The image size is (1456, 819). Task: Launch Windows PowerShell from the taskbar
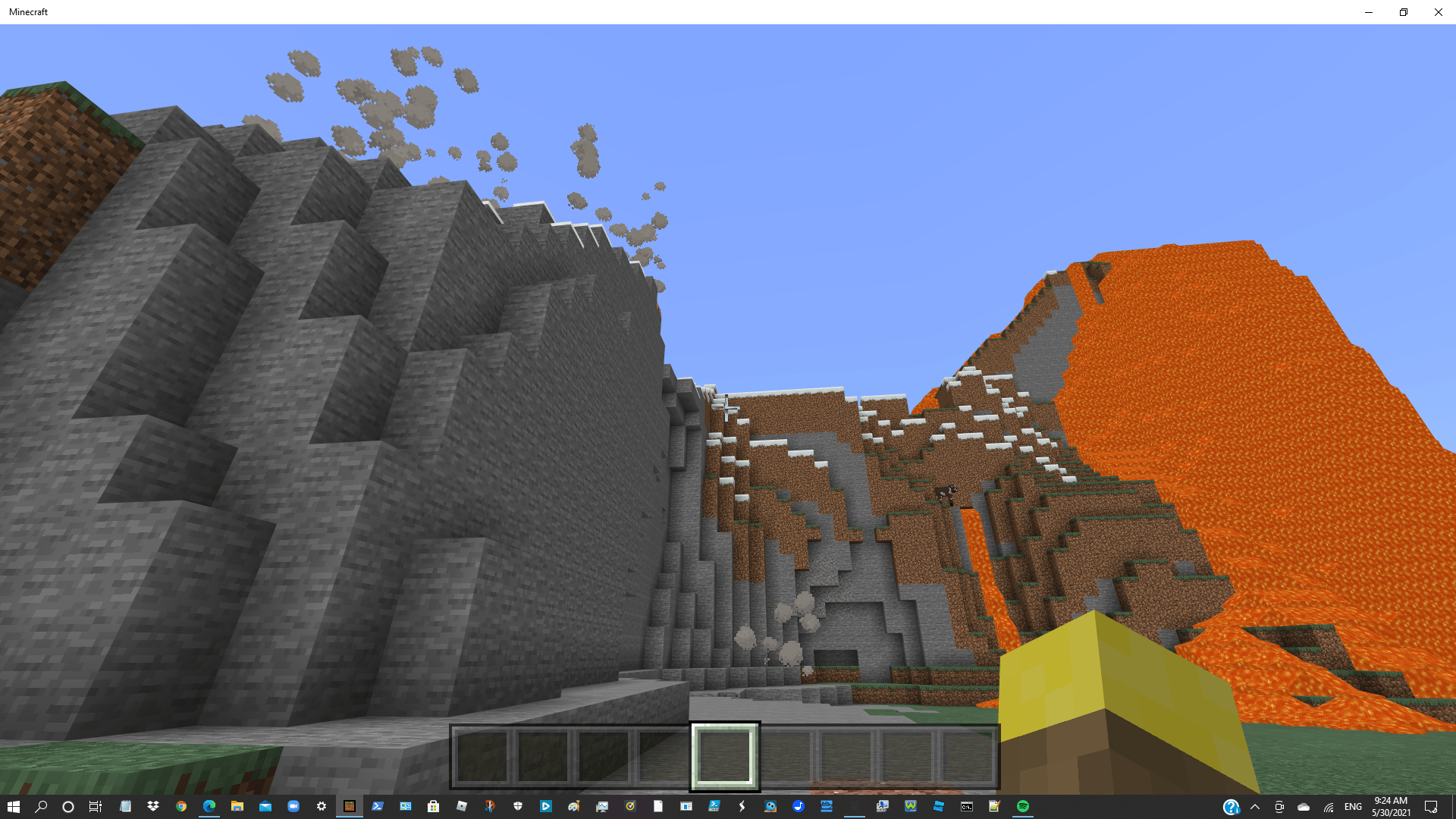click(x=378, y=806)
